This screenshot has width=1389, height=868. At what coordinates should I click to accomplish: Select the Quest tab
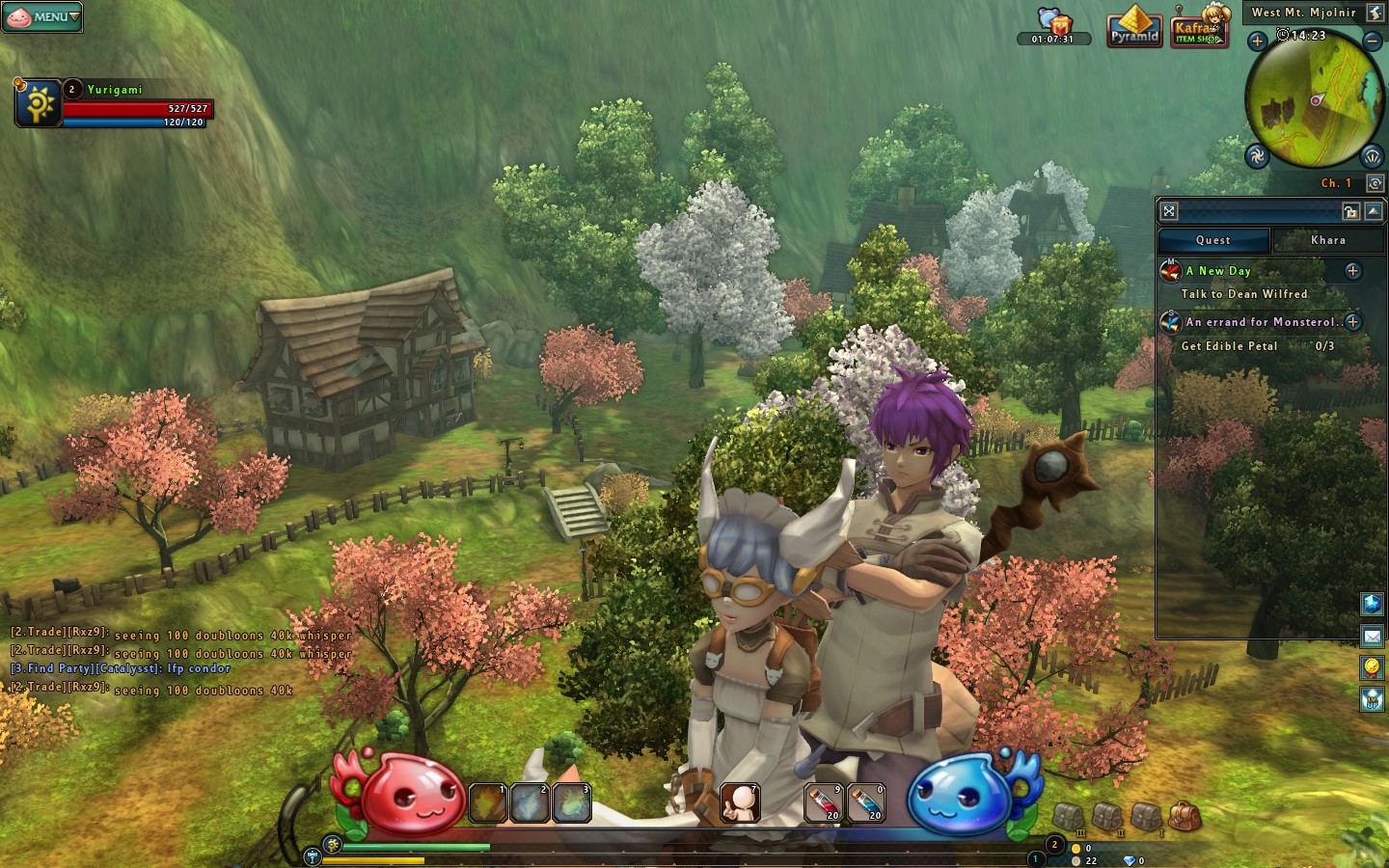click(x=1212, y=240)
